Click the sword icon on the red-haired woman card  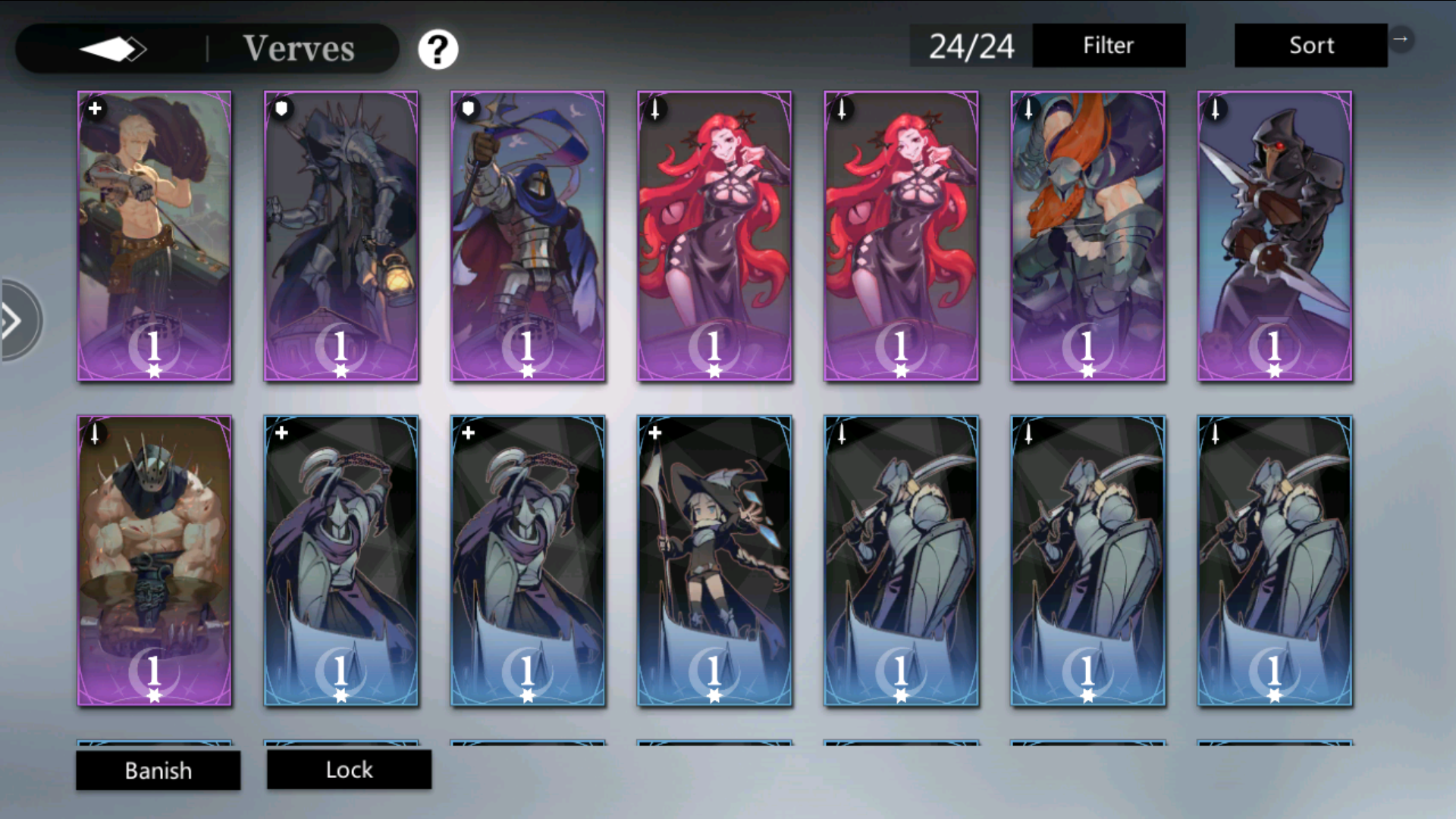coord(654,108)
